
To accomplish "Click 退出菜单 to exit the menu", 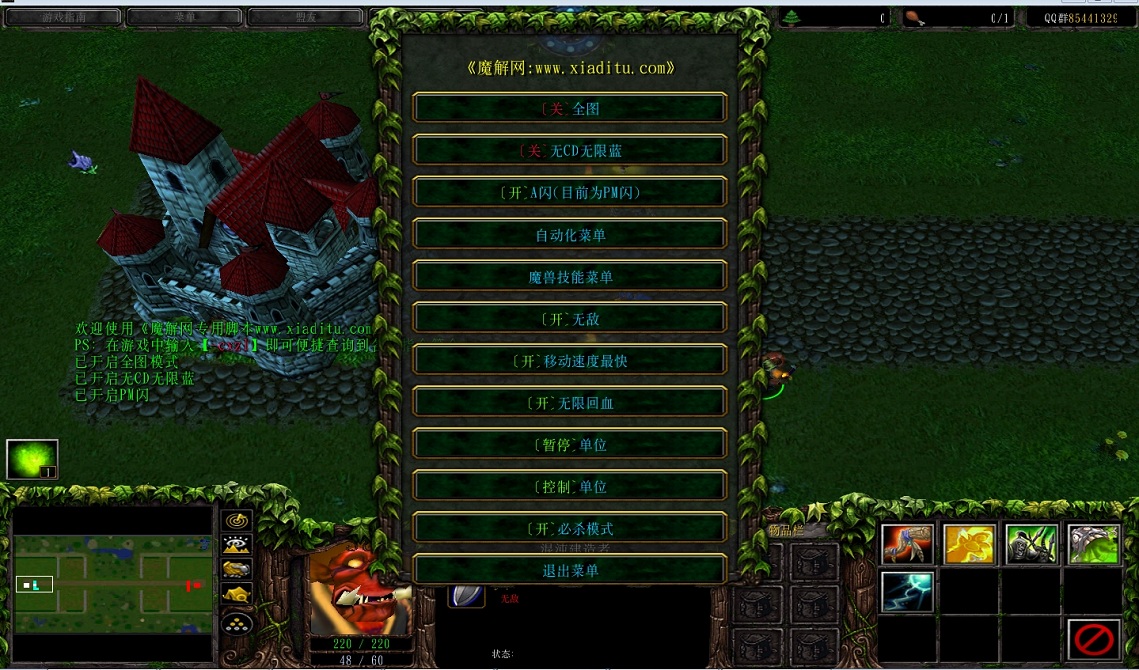I will [570, 571].
